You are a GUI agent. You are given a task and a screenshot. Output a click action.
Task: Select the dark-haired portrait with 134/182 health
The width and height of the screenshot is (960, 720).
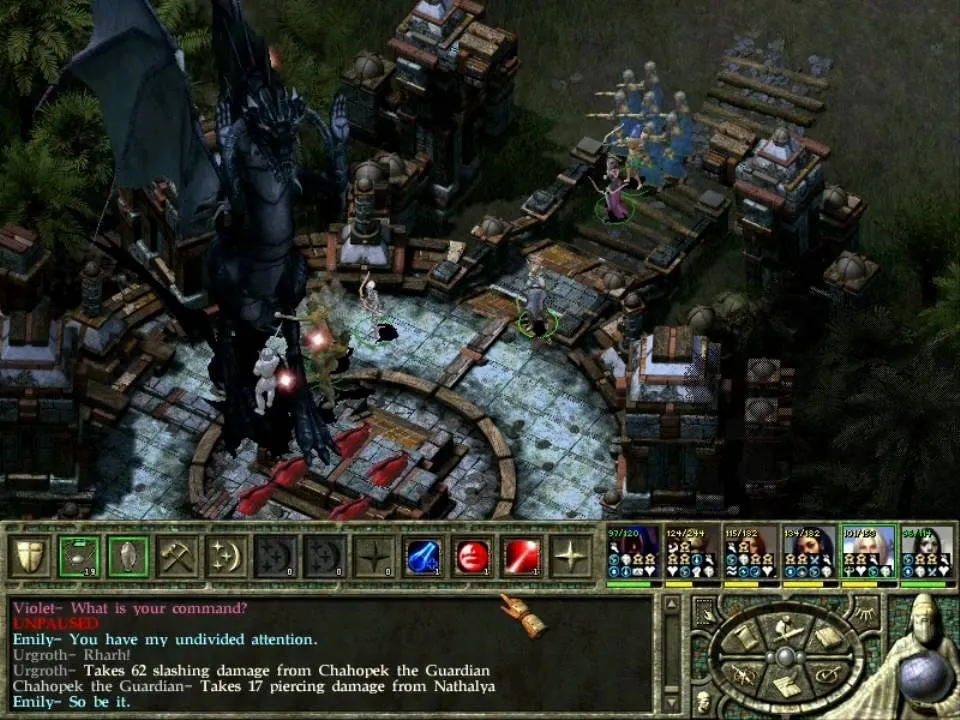[x=810, y=553]
